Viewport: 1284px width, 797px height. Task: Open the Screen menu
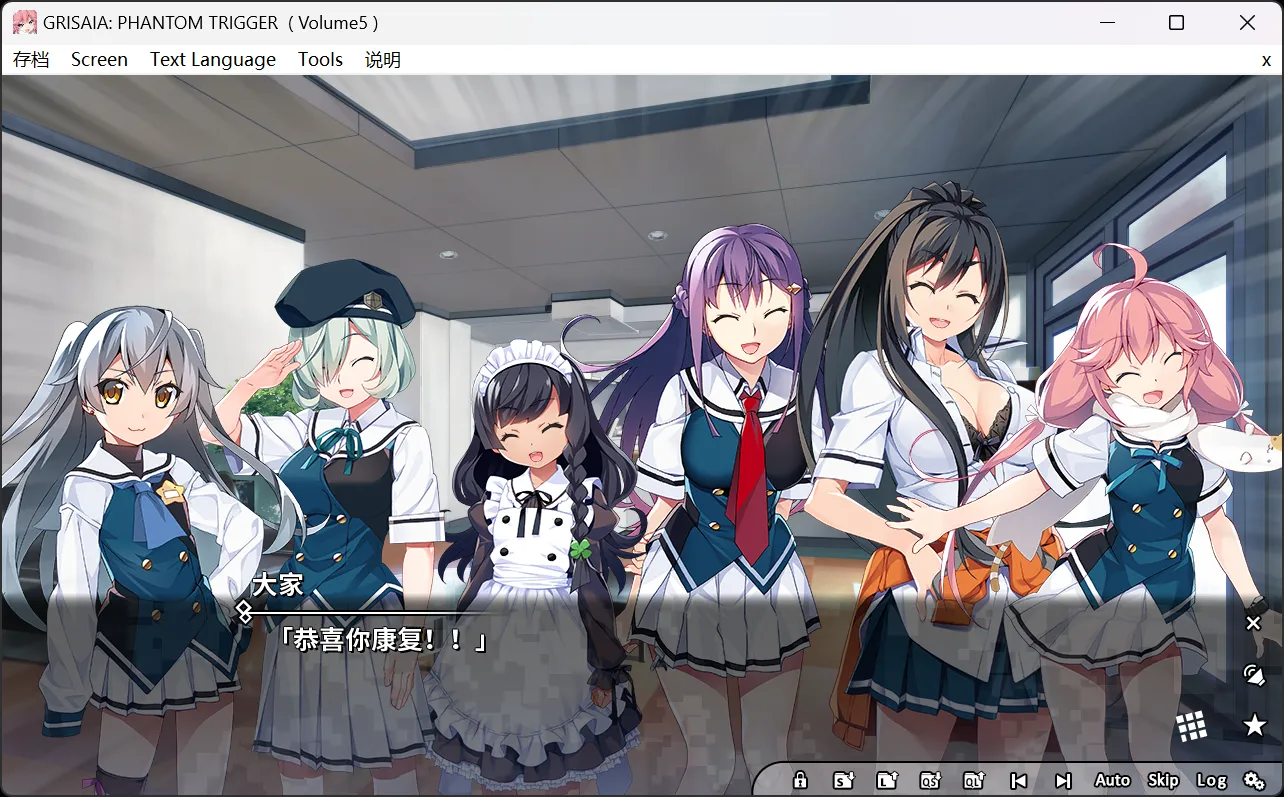(99, 59)
